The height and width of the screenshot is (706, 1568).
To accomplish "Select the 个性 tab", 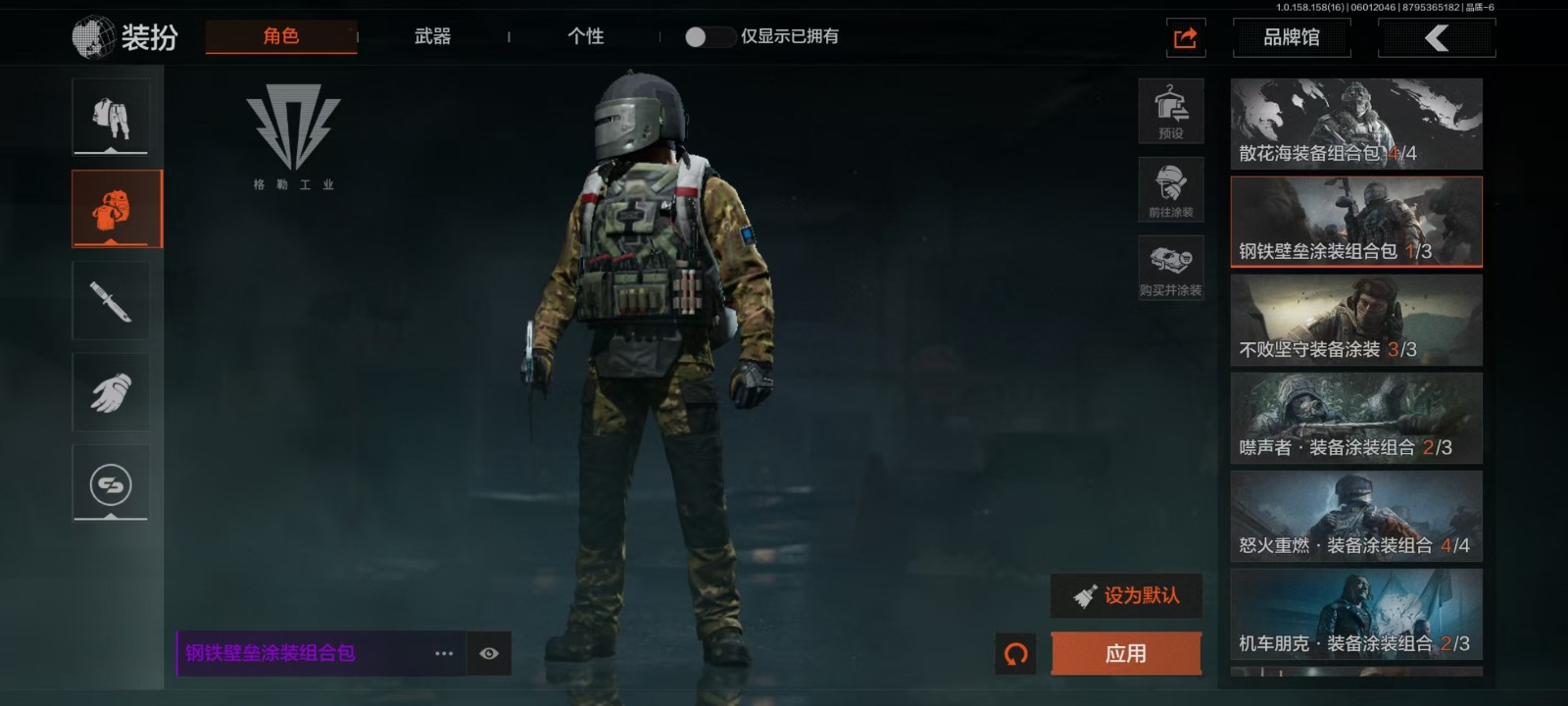I will [x=585, y=36].
